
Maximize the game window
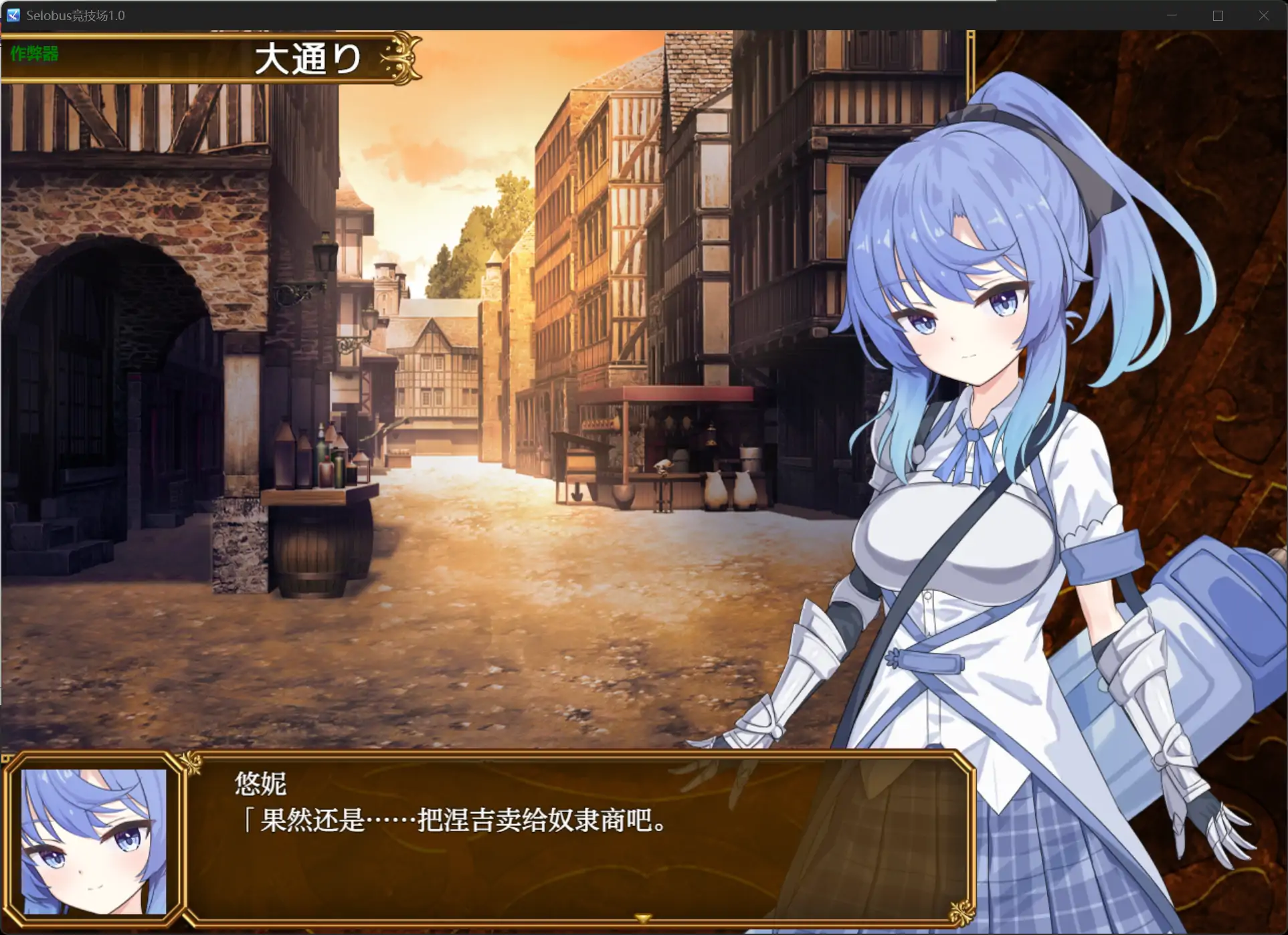click(1218, 15)
